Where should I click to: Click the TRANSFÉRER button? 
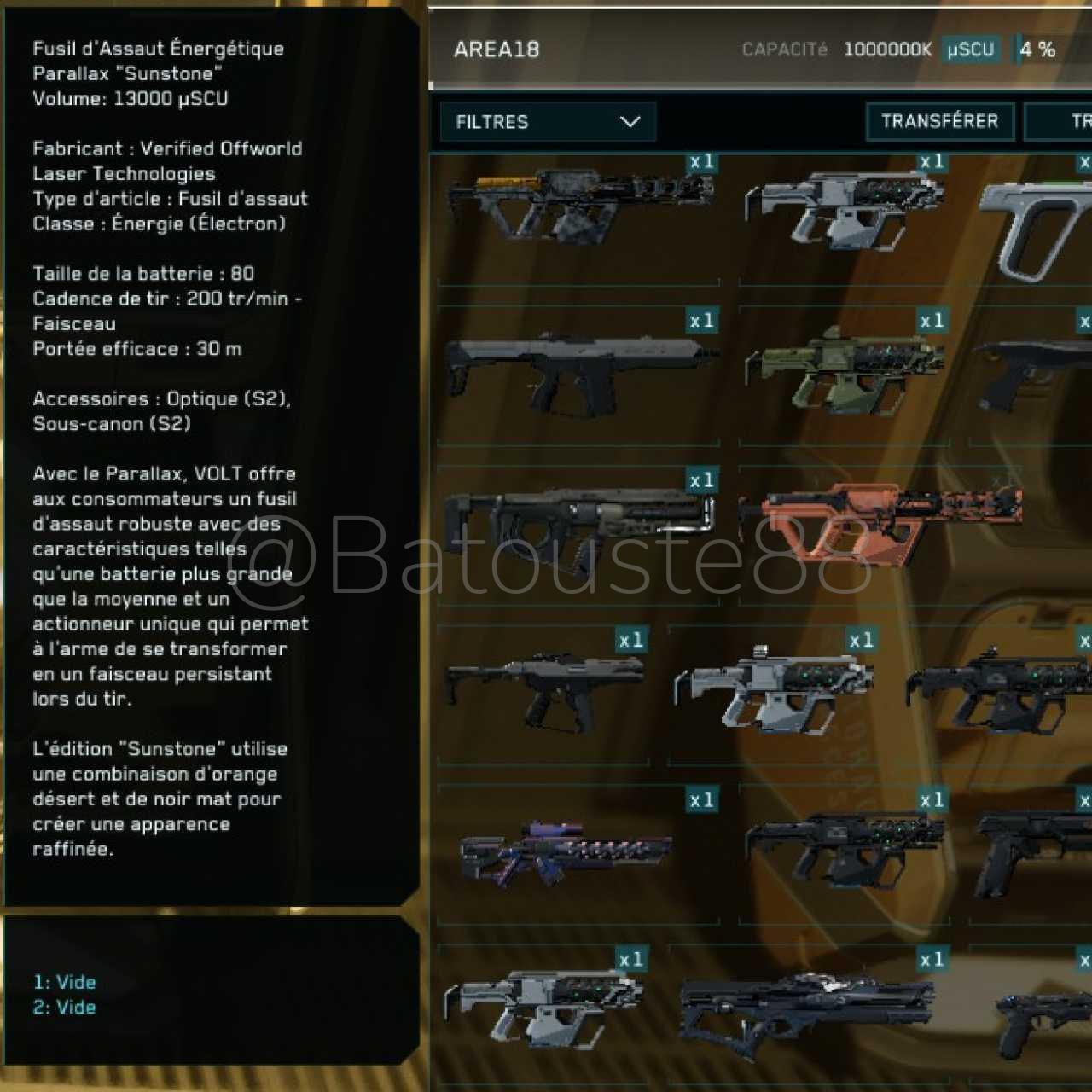tap(939, 122)
